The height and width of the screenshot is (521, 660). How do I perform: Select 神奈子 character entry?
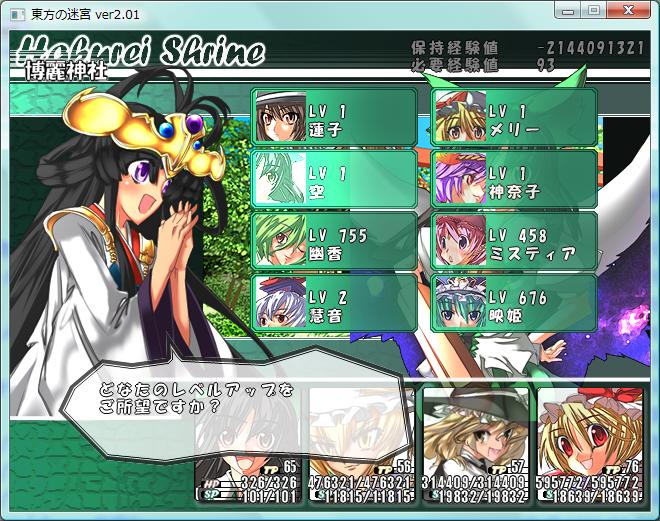click(x=515, y=179)
